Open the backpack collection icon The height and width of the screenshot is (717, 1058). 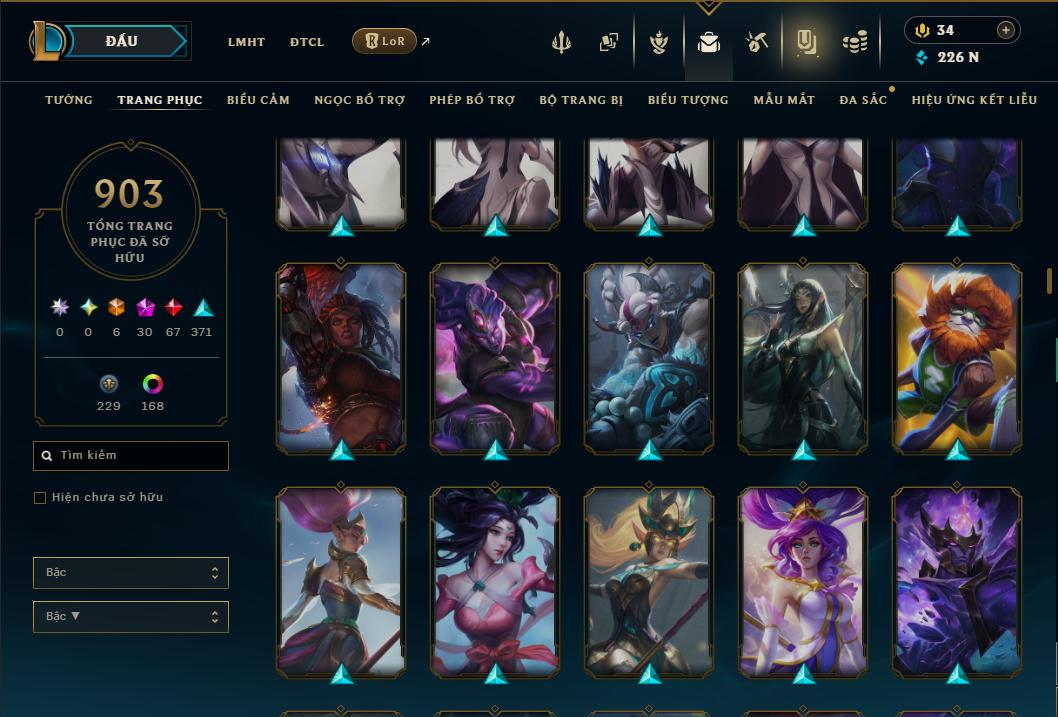(x=709, y=42)
